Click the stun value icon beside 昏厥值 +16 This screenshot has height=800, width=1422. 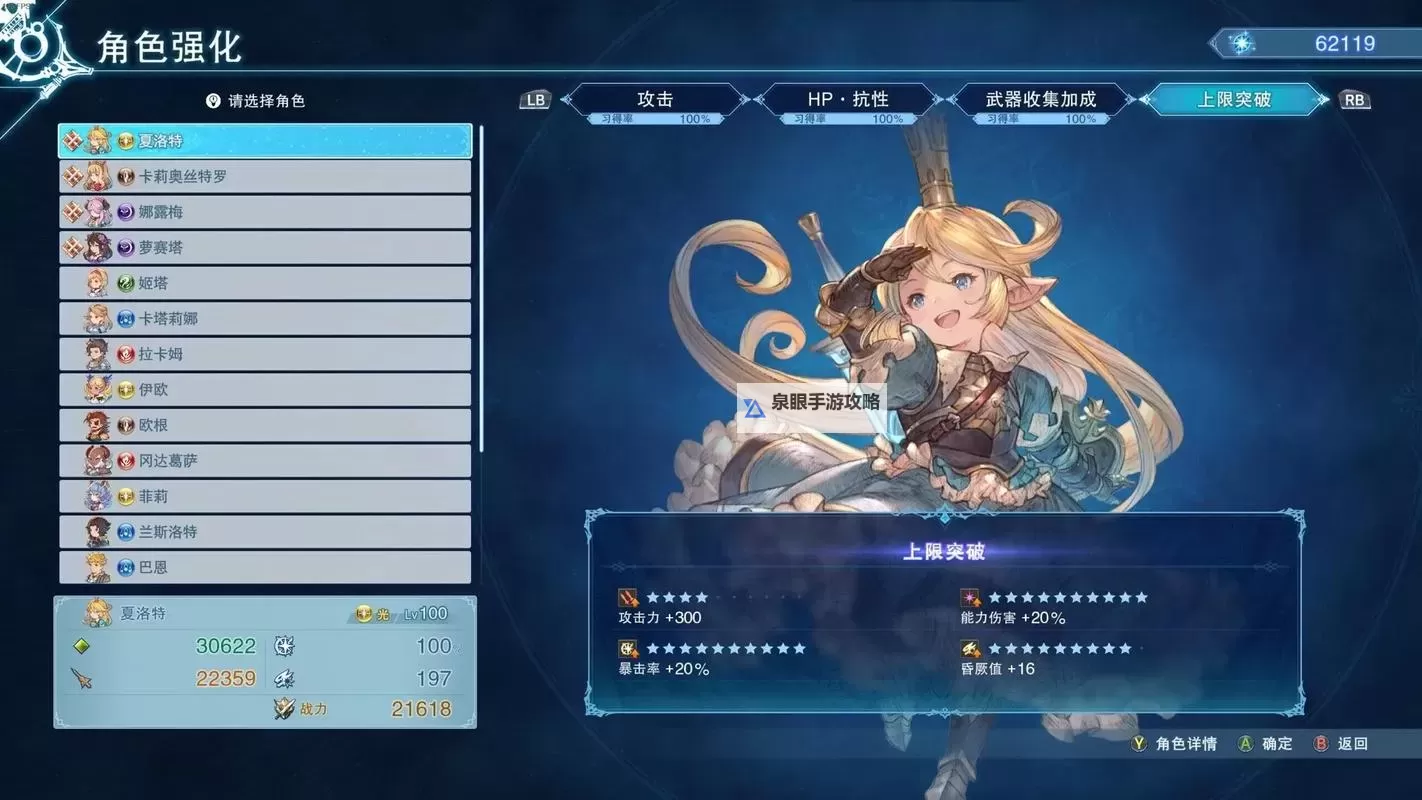pyautogui.click(x=969, y=647)
